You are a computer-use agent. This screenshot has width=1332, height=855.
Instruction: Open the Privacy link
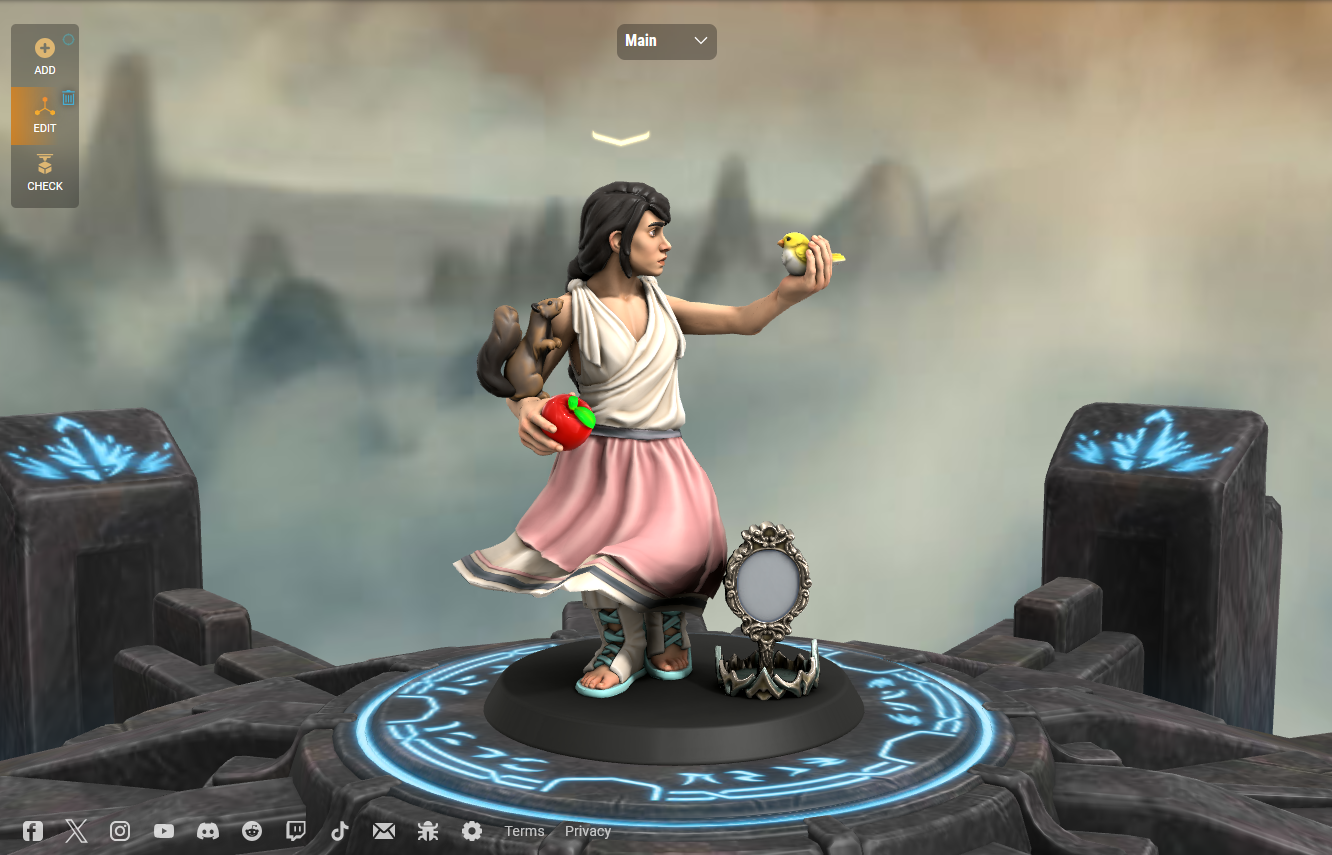[588, 831]
